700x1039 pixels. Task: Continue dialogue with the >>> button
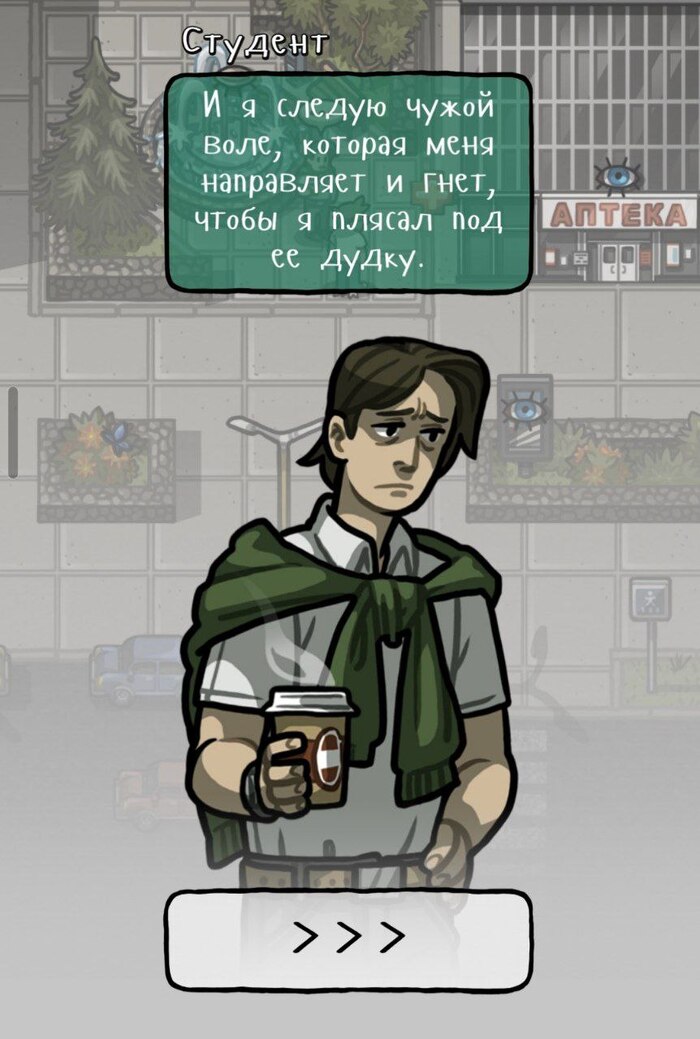point(348,939)
